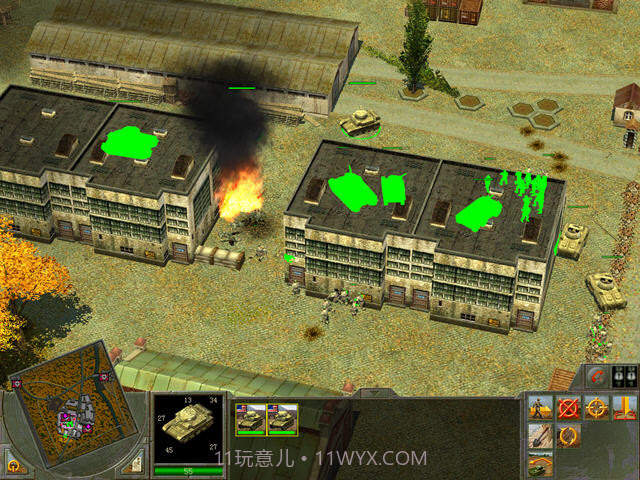Activate the red crossed-circle stop command
640x480 pixels.
click(x=569, y=408)
